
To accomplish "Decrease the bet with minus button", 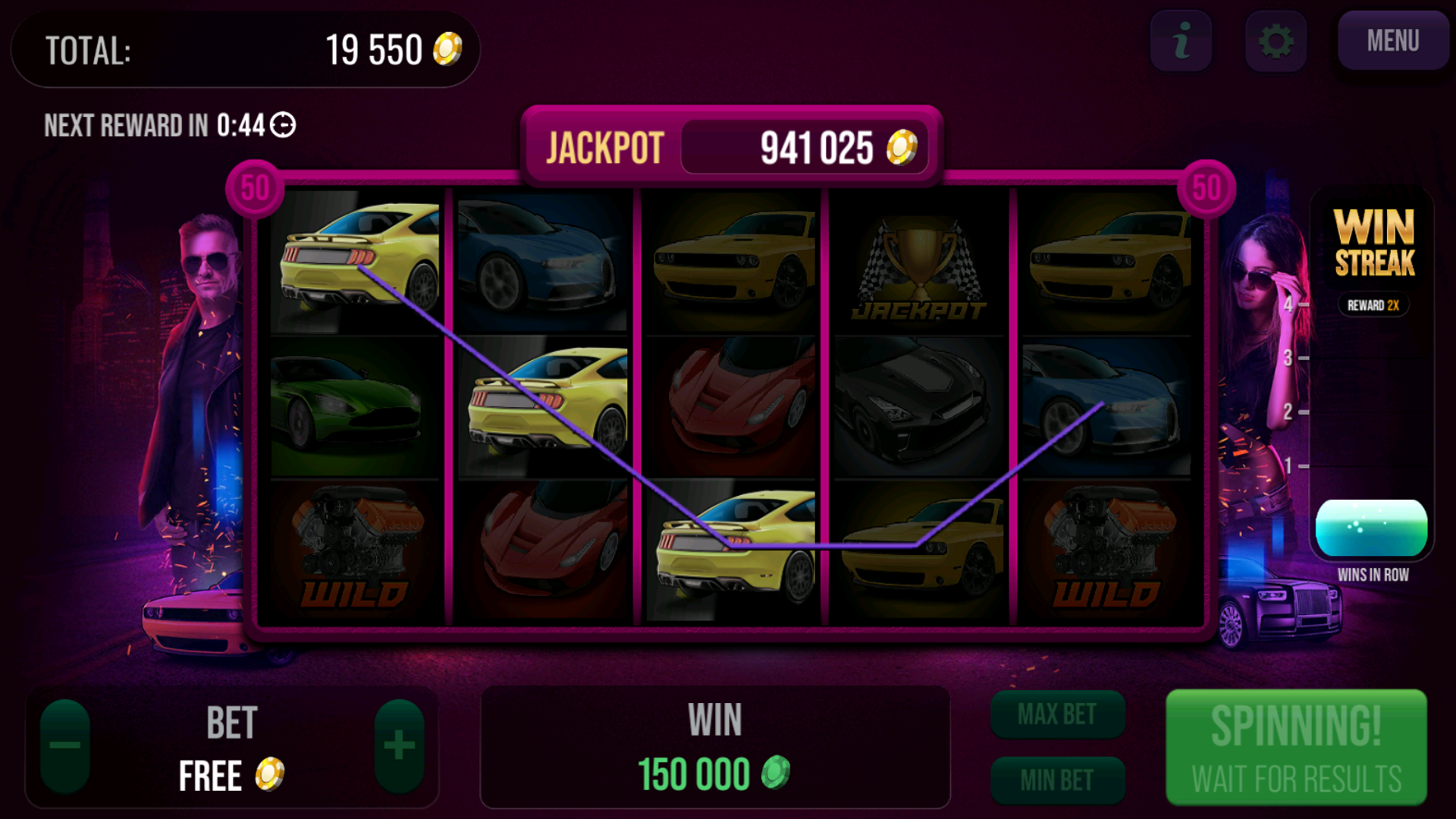I will click(65, 745).
